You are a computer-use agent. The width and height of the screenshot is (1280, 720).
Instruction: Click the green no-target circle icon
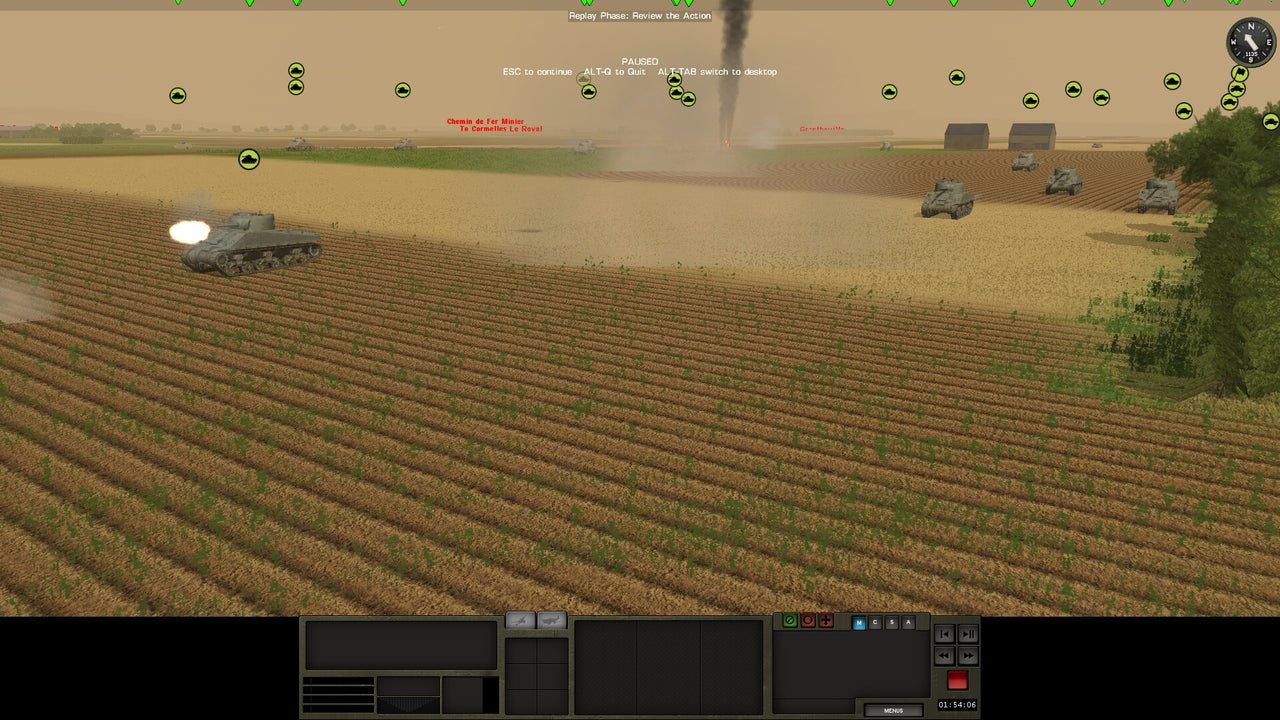[790, 620]
